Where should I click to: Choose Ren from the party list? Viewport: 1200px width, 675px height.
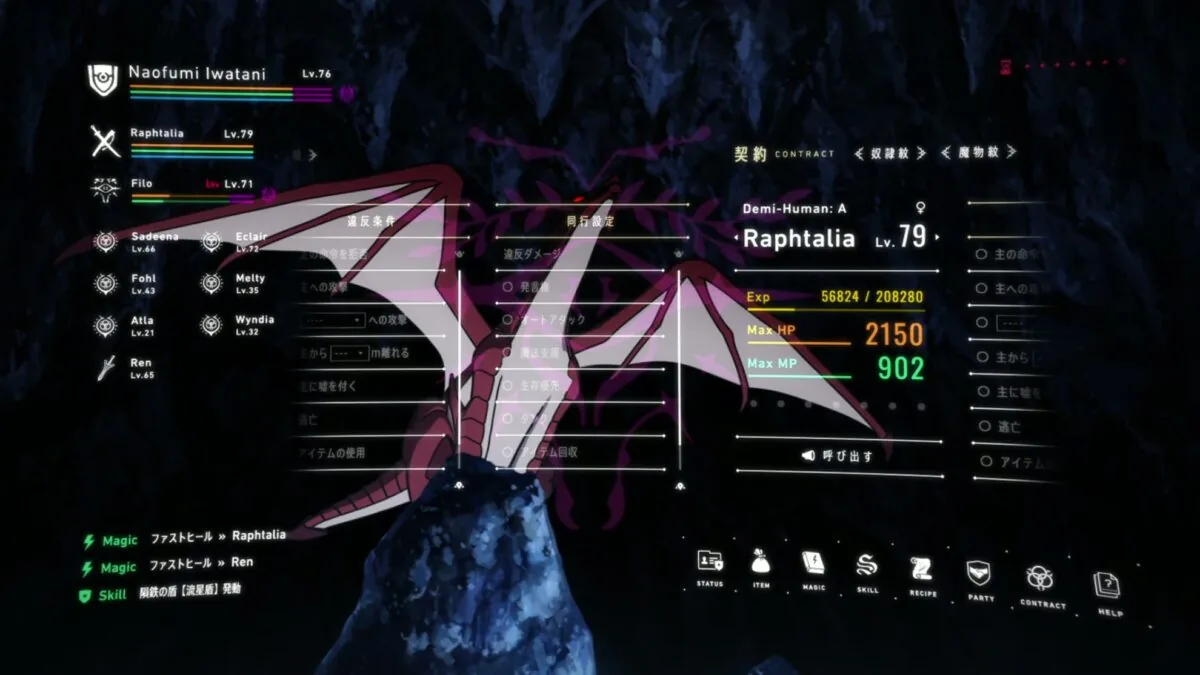pyautogui.click(x=140, y=362)
